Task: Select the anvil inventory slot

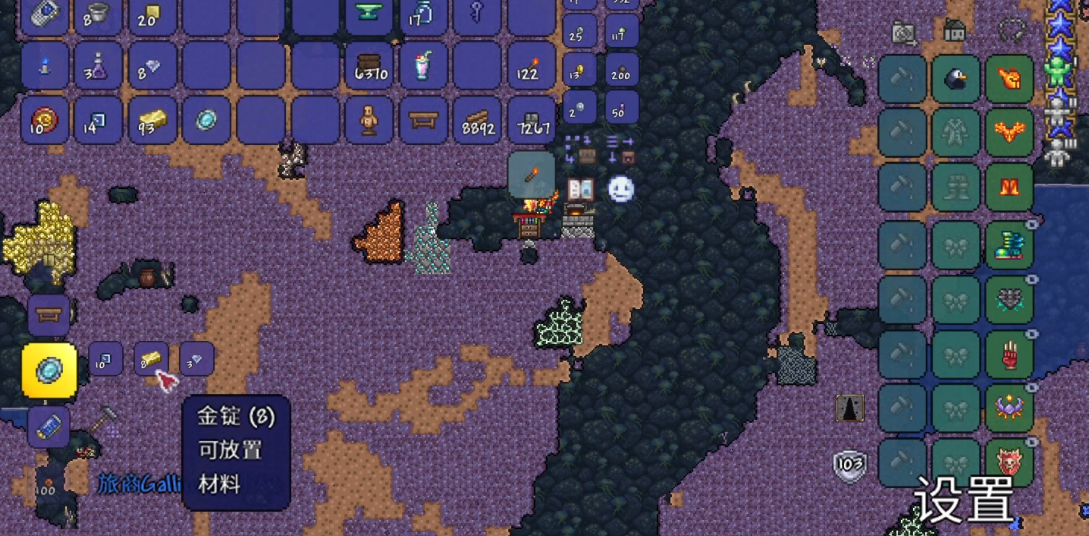Action: pyautogui.click(x=368, y=14)
